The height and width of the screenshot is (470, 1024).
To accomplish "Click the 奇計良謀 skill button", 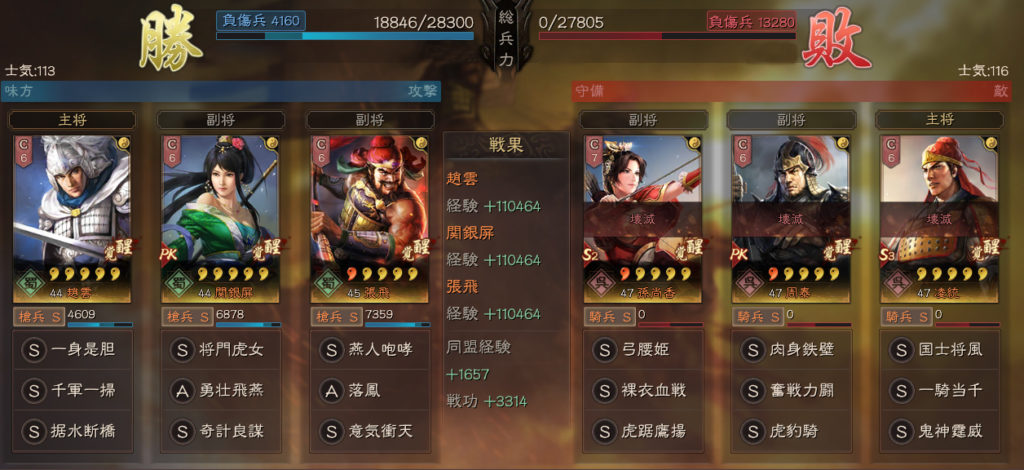I will tap(220, 432).
